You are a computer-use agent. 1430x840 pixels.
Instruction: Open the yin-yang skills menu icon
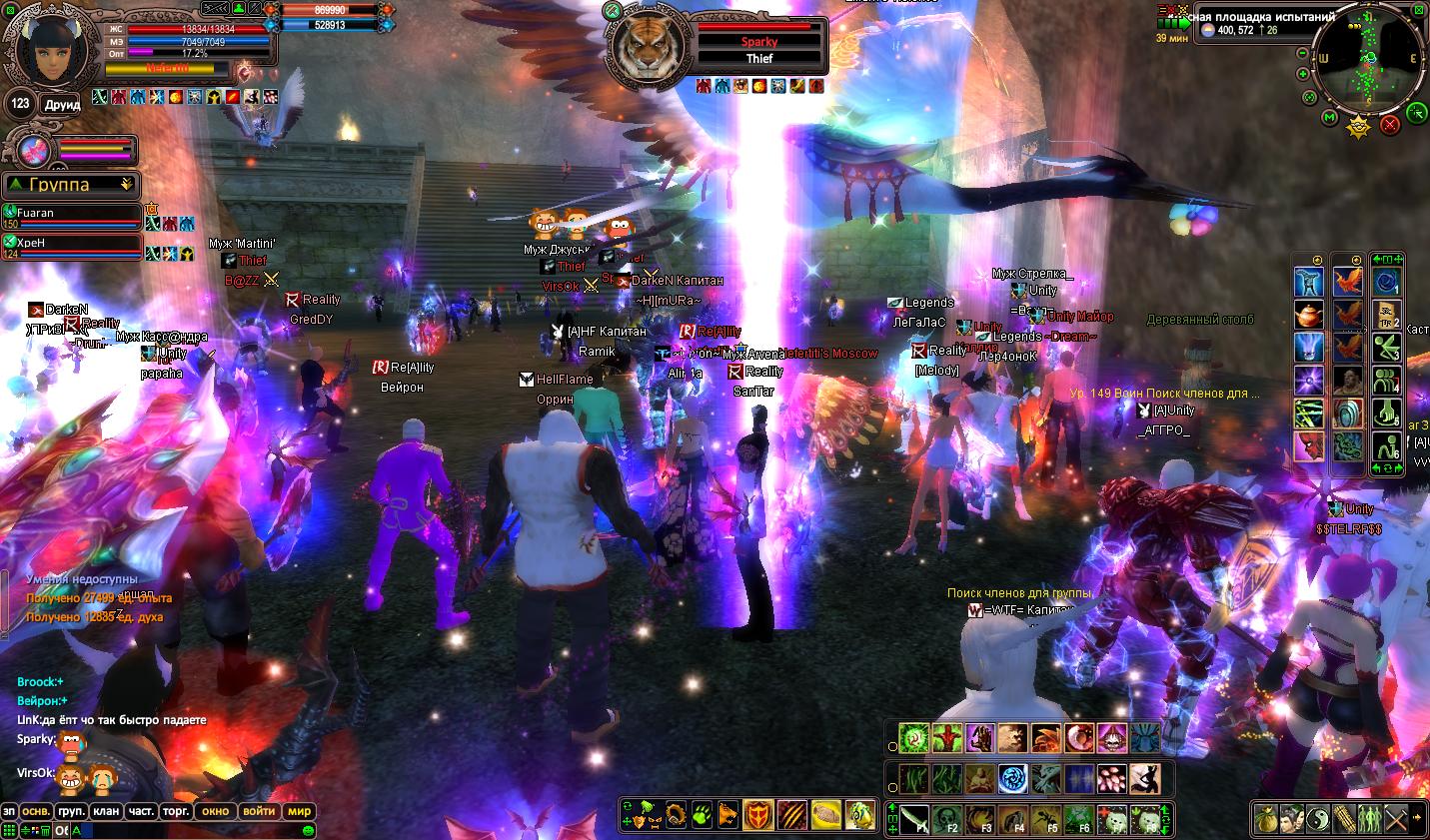[x=1318, y=817]
